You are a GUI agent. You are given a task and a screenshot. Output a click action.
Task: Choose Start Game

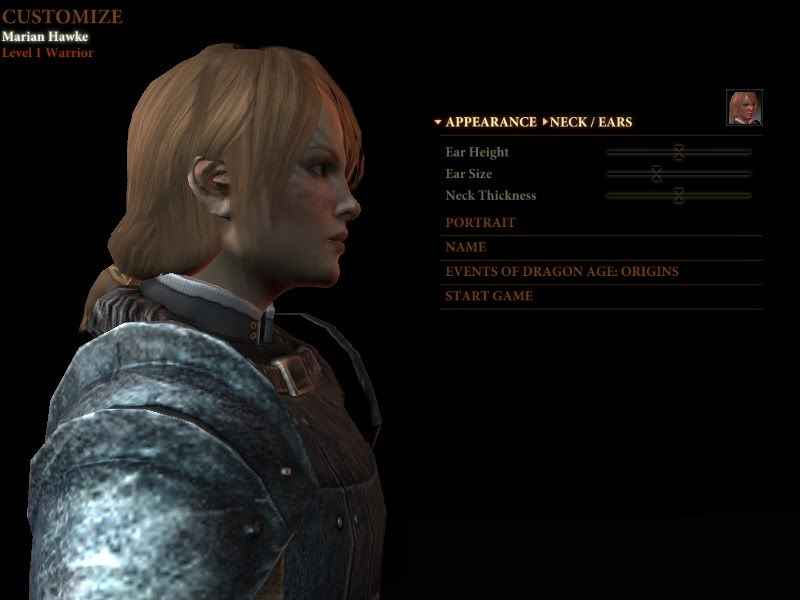coord(489,296)
